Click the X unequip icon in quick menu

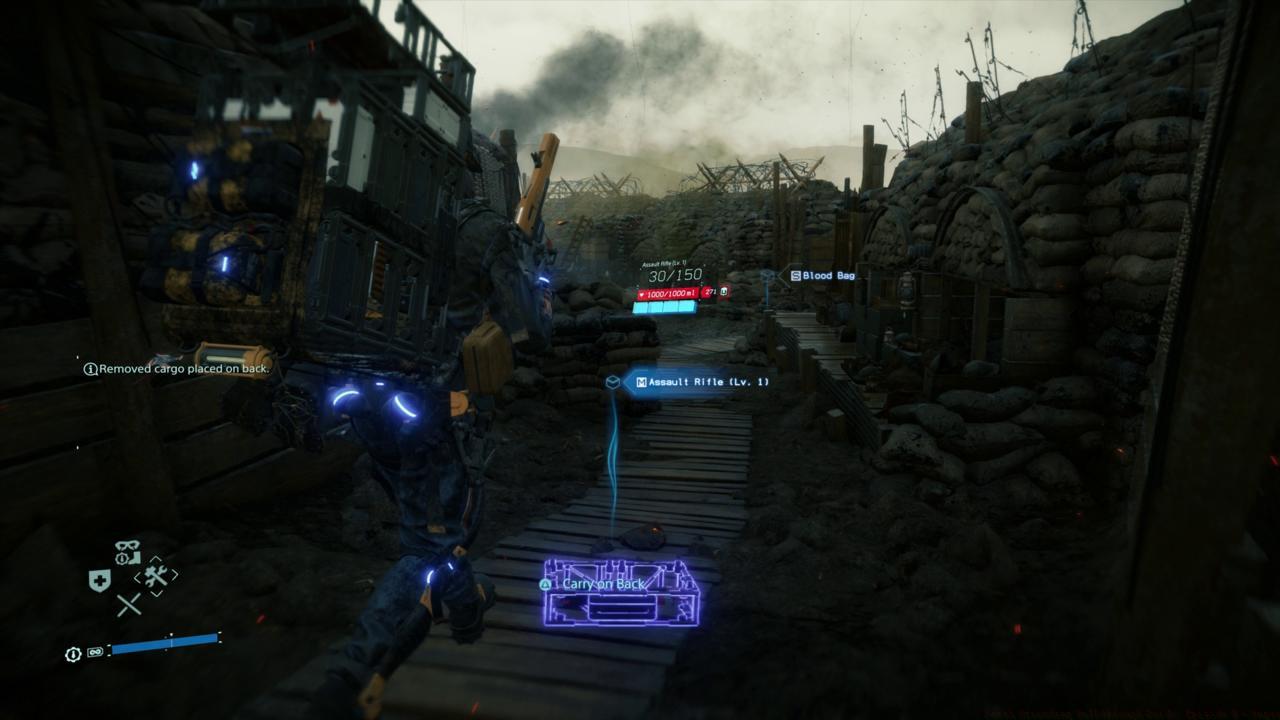pos(129,603)
